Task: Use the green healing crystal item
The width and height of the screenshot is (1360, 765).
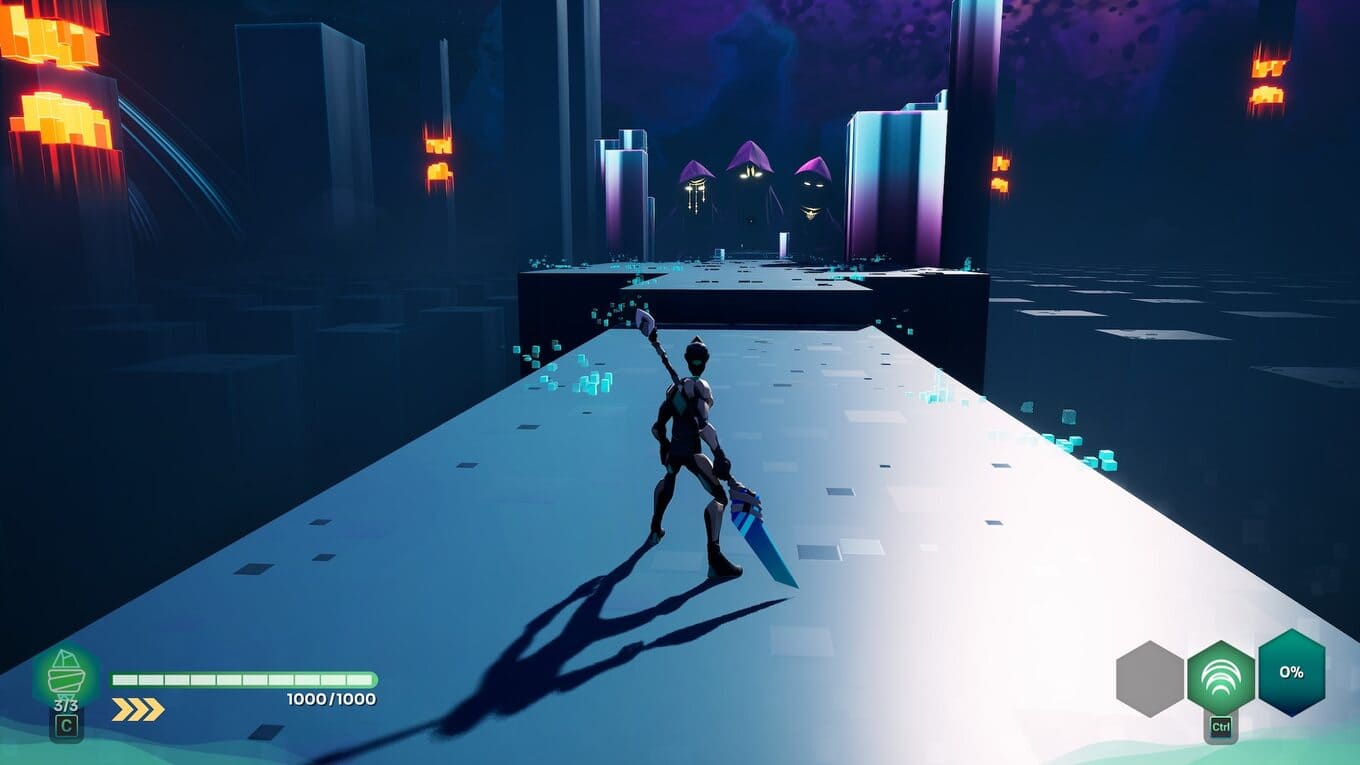Action: pos(66,677)
